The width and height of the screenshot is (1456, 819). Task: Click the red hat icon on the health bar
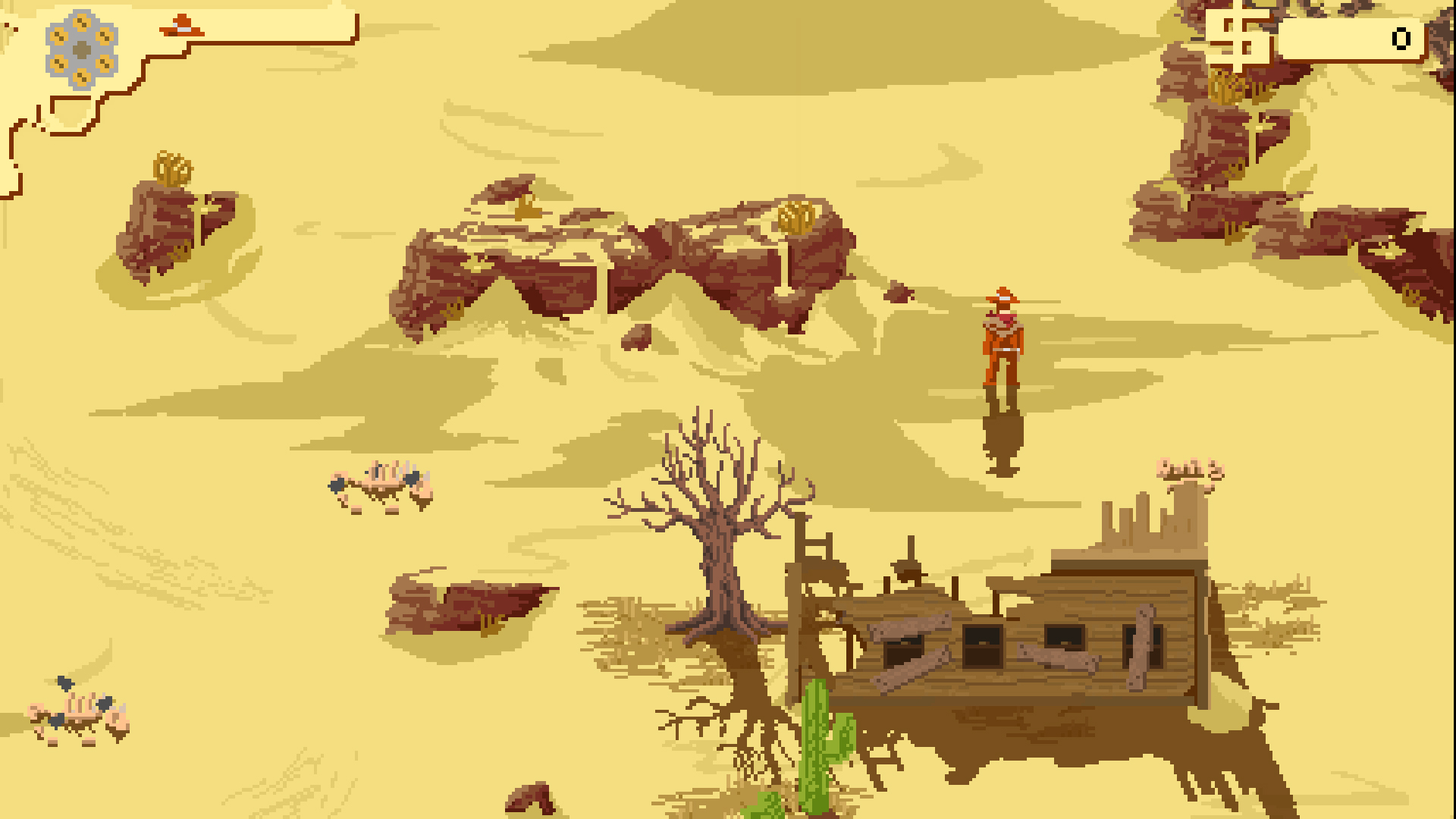(180, 25)
